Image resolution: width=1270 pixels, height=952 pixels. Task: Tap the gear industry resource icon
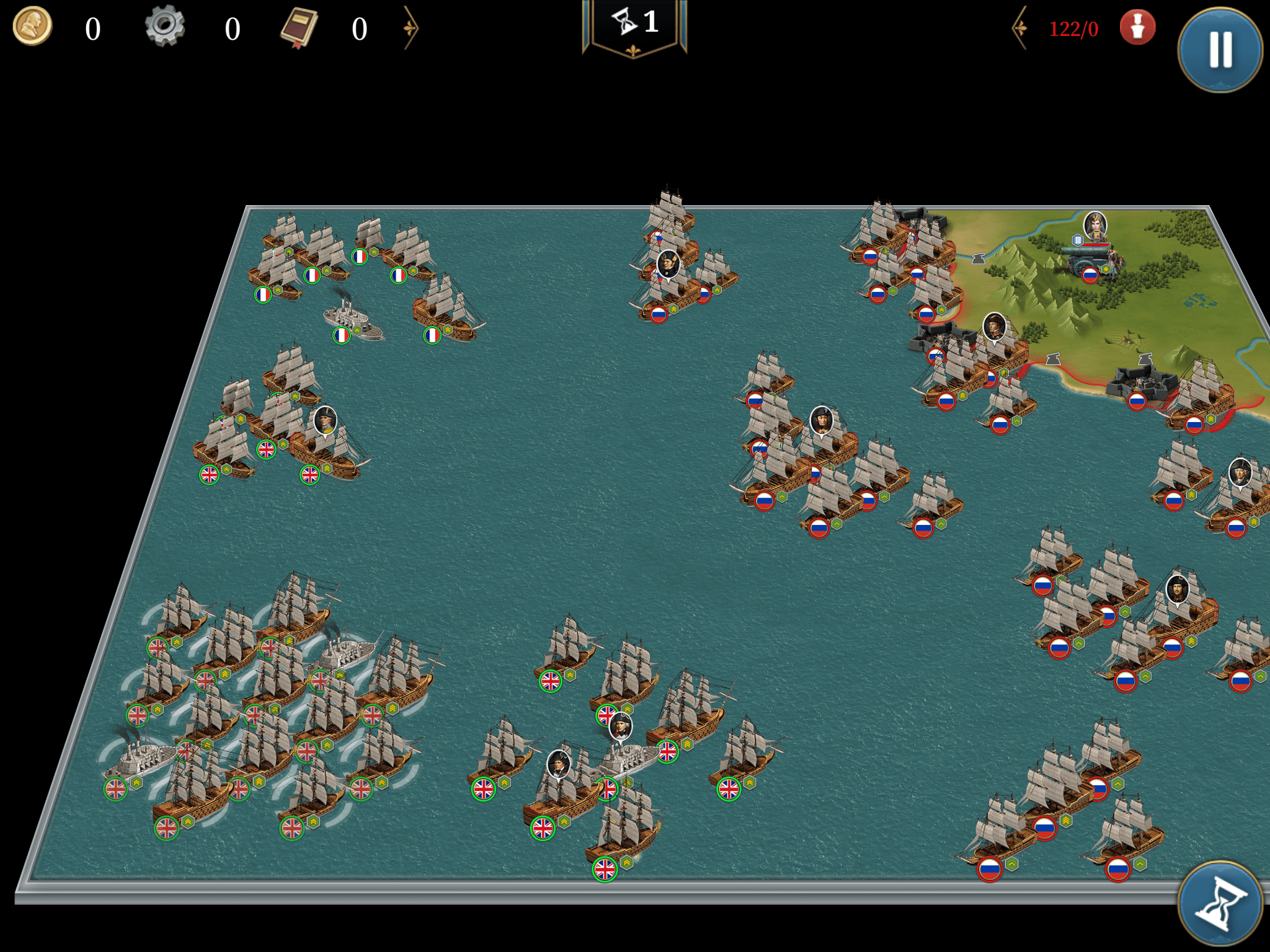pos(164,27)
